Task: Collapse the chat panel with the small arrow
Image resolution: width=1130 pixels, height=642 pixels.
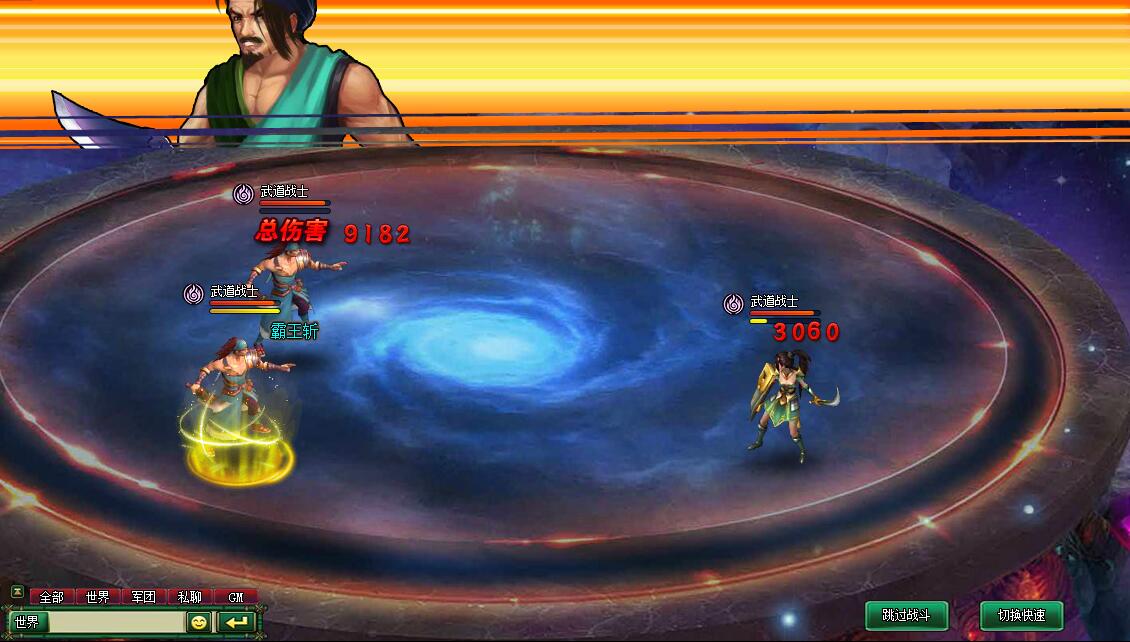Action: coord(16,592)
